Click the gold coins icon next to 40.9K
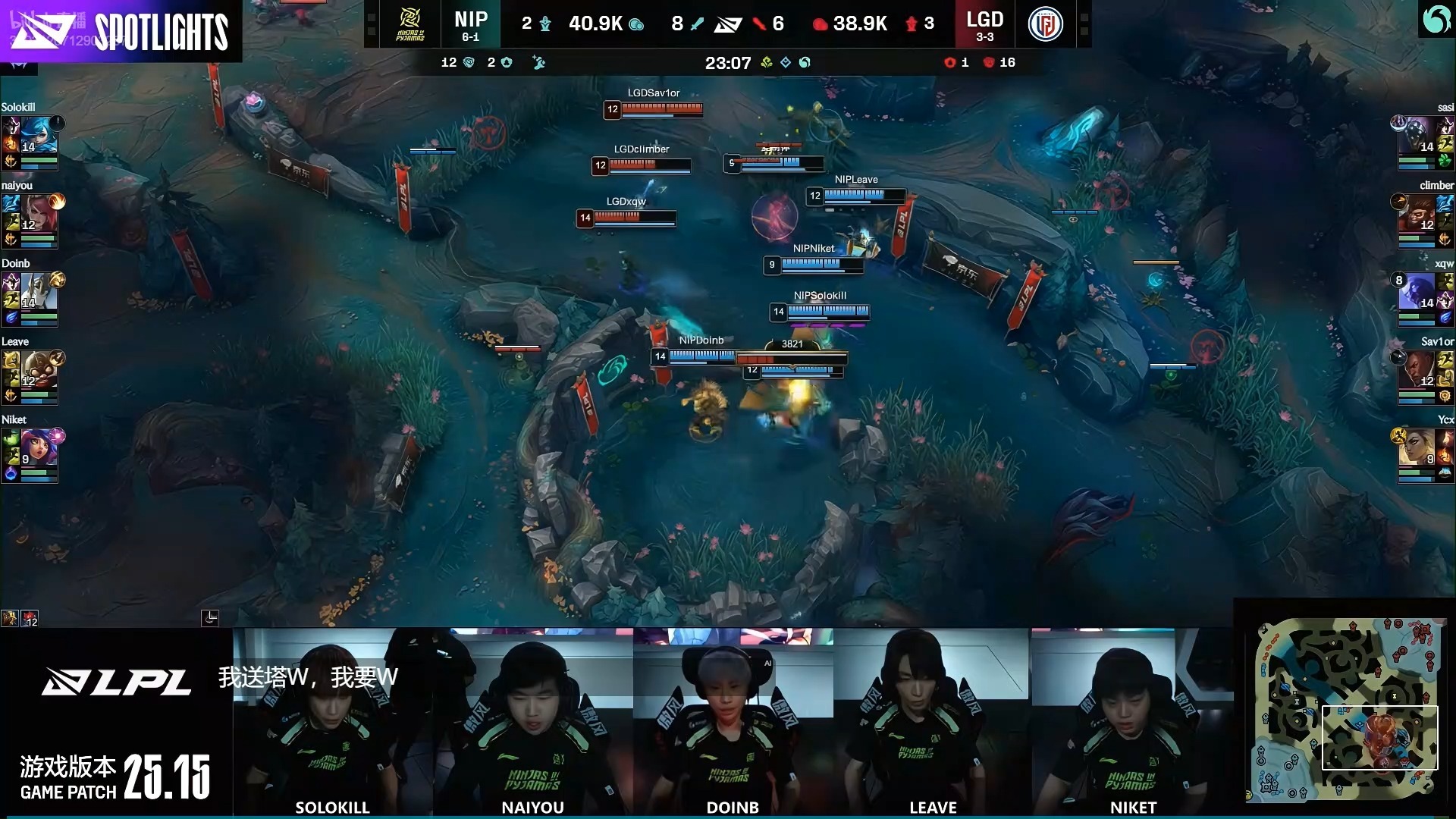 click(x=638, y=24)
